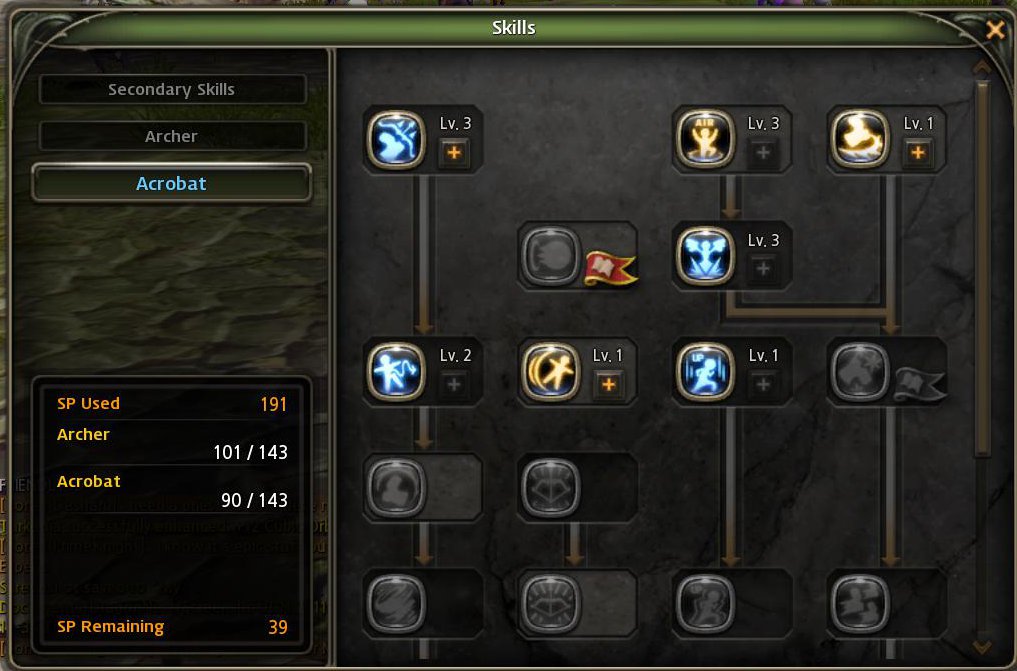
Task: Click the plus button beside the AIR skill
Action: tap(763, 152)
